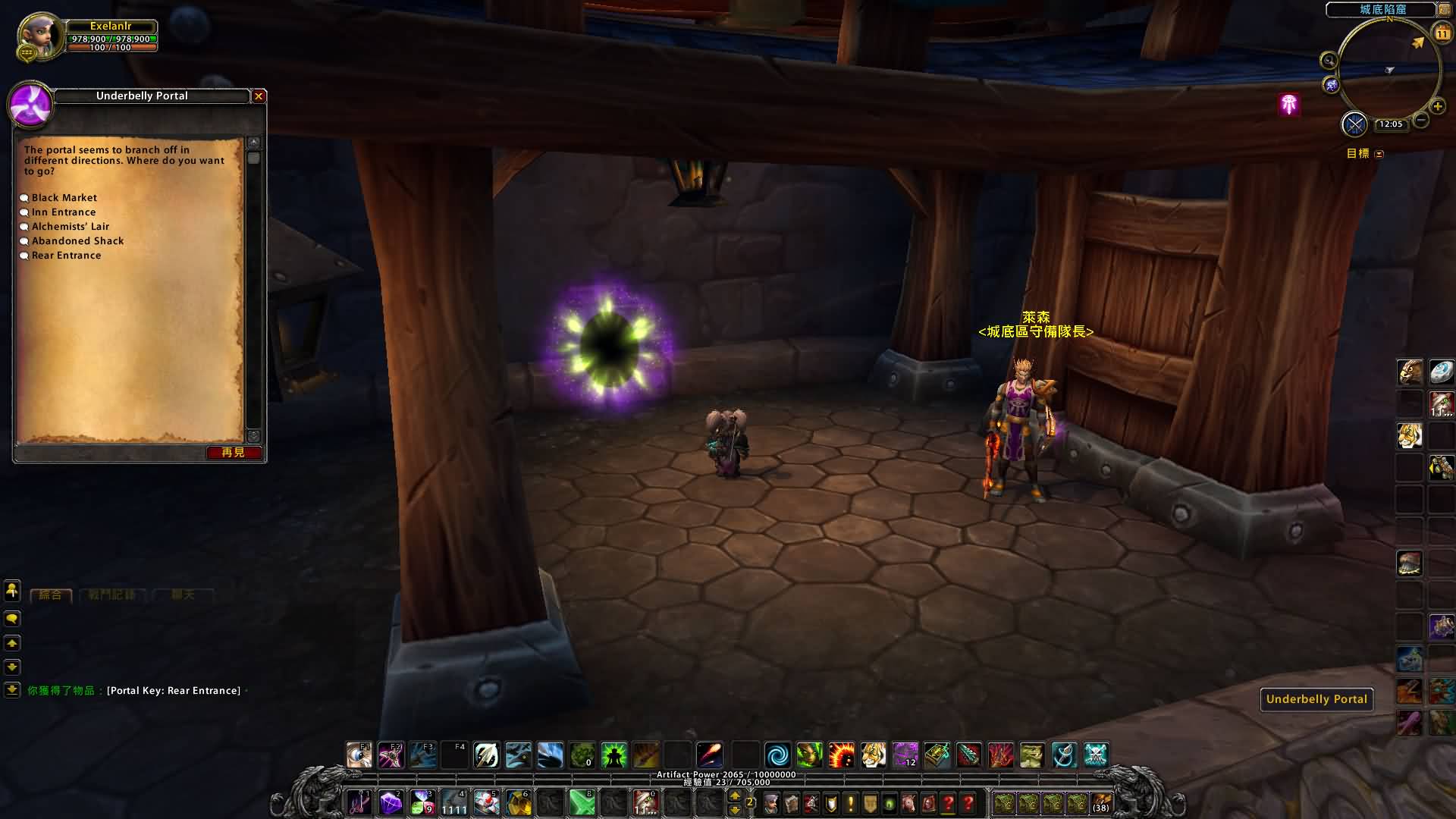Viewport: 1456px width, 819px height.
Task: Activate the skull and crossbones ability
Action: tap(1096, 755)
